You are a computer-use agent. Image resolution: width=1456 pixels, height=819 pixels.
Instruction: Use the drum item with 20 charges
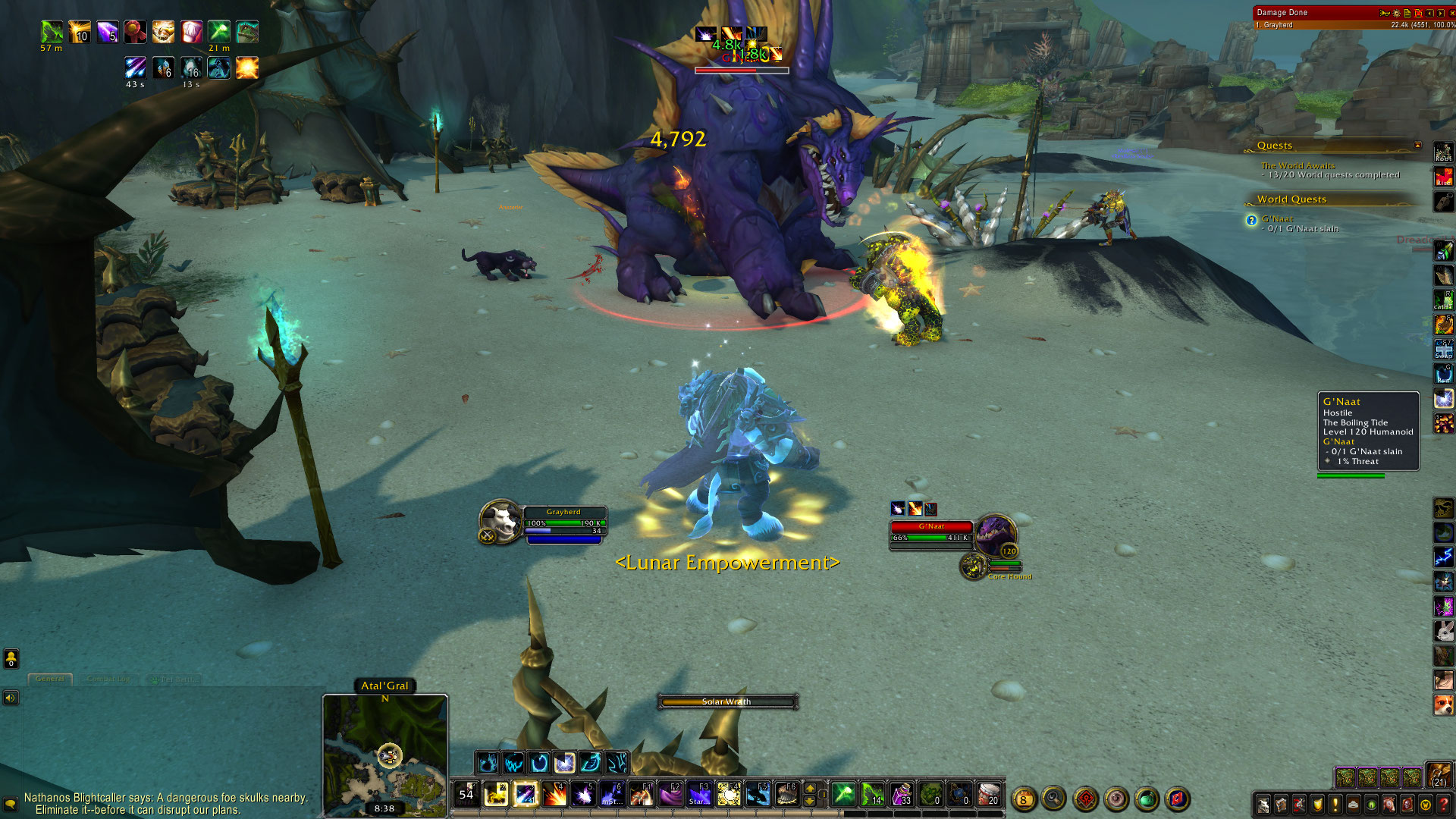coord(988,794)
